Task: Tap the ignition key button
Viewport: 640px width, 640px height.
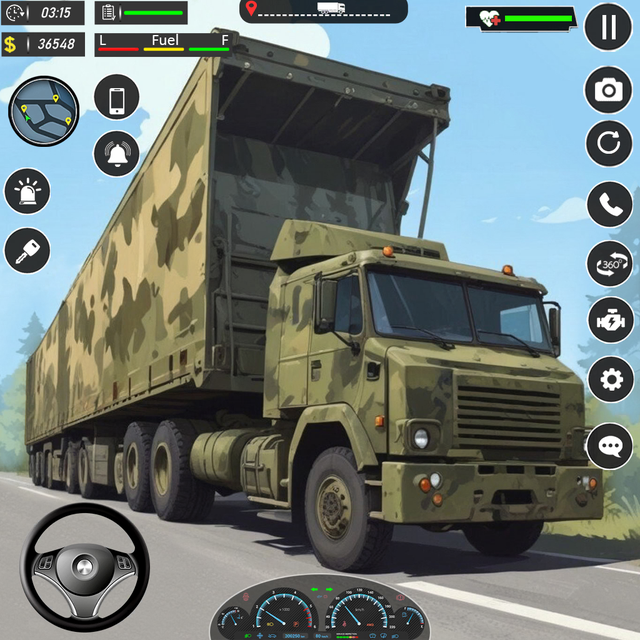Action: [x=27, y=250]
